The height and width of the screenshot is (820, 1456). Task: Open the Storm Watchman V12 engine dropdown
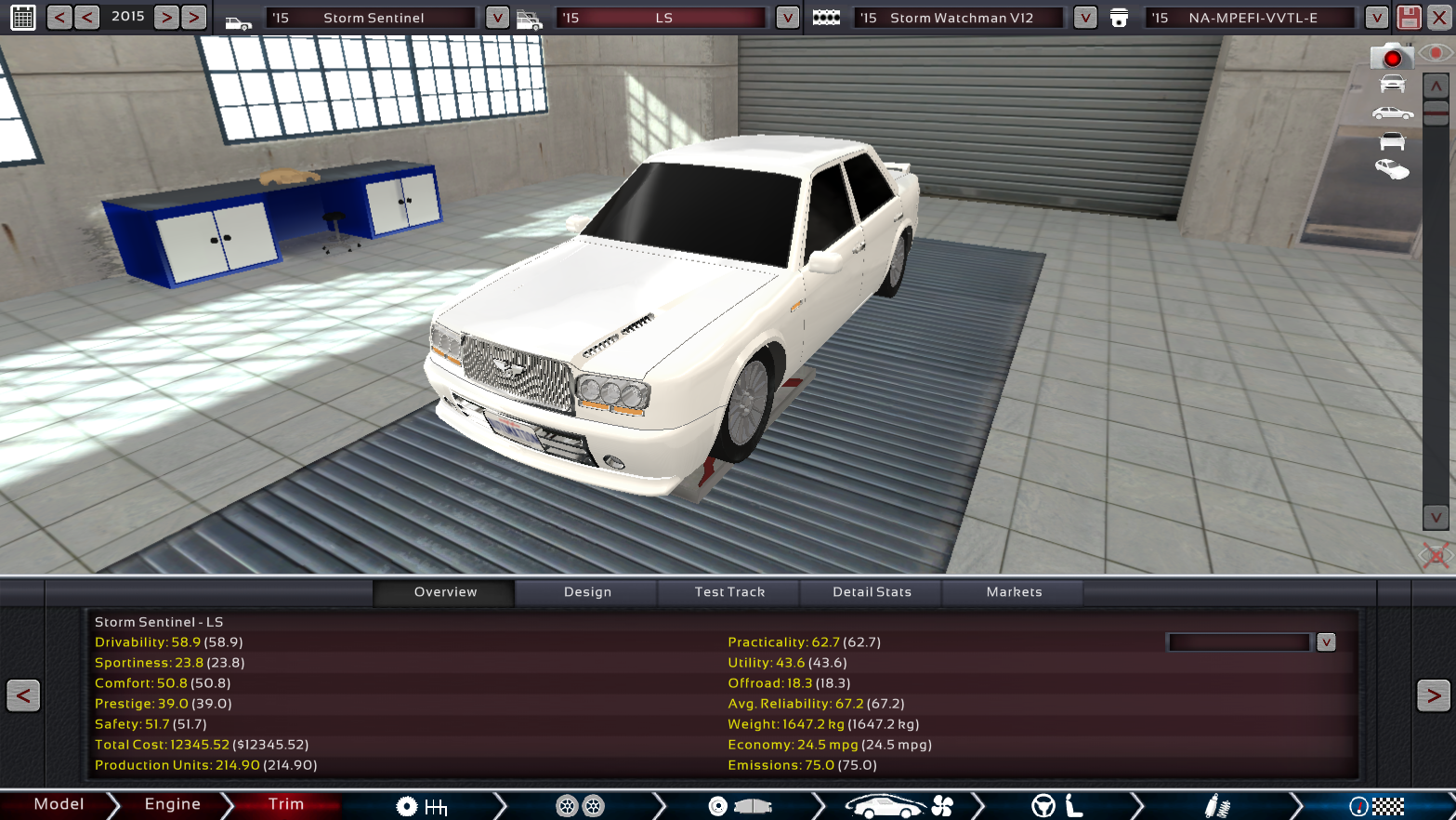point(1084,18)
